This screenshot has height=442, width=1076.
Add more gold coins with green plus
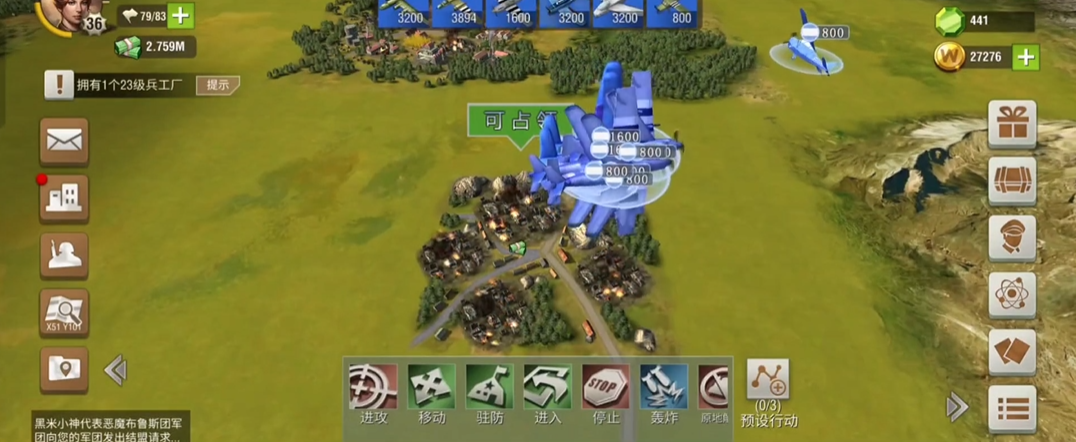tap(1025, 57)
